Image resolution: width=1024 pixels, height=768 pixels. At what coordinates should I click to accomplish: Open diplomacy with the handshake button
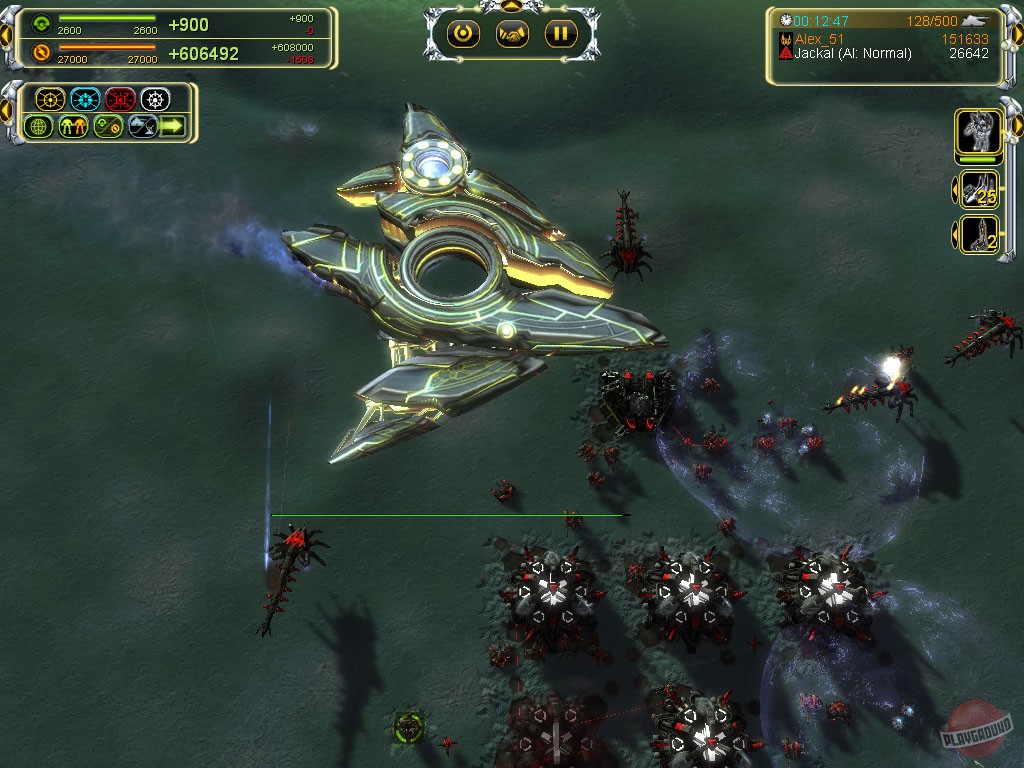512,34
